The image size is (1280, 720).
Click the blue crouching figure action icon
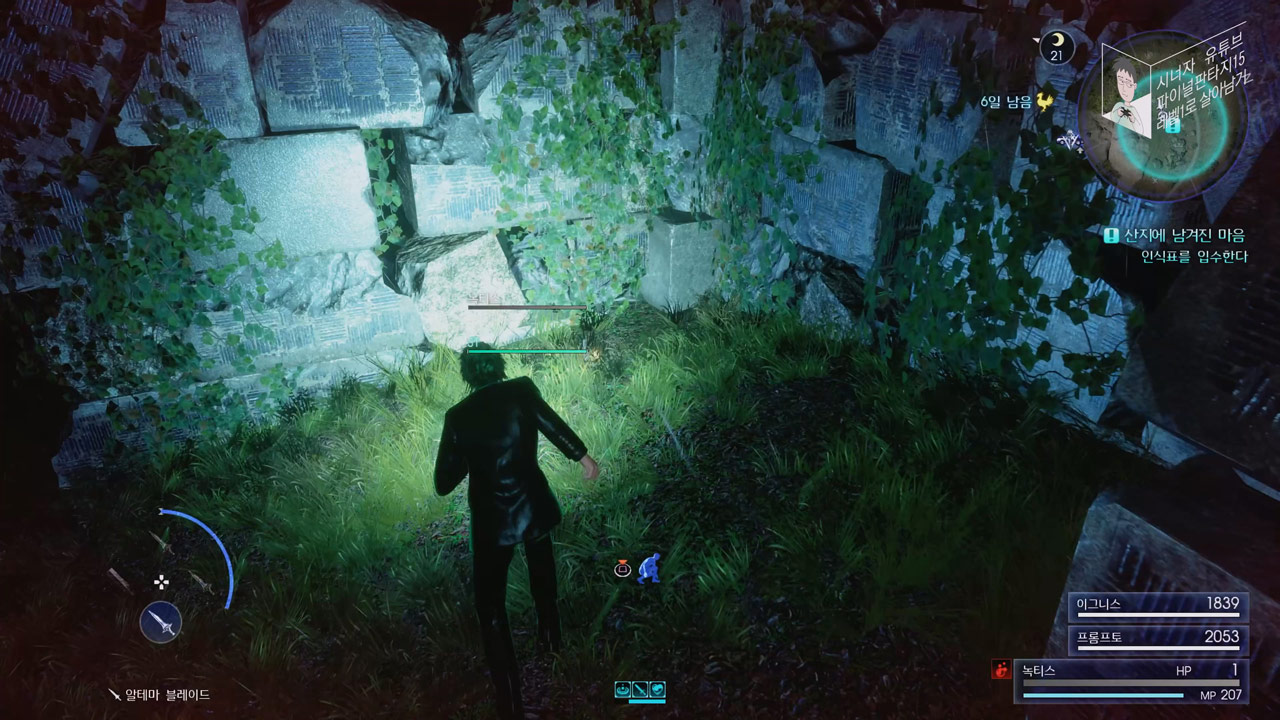point(650,568)
